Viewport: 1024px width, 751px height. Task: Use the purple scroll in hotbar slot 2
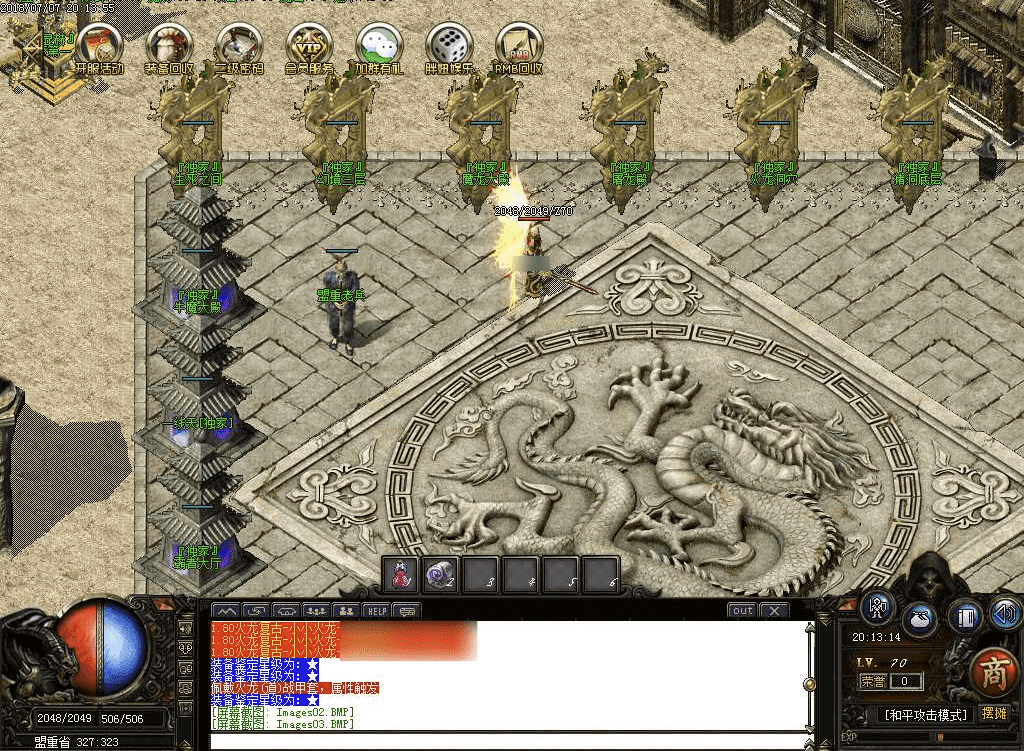pos(441,574)
